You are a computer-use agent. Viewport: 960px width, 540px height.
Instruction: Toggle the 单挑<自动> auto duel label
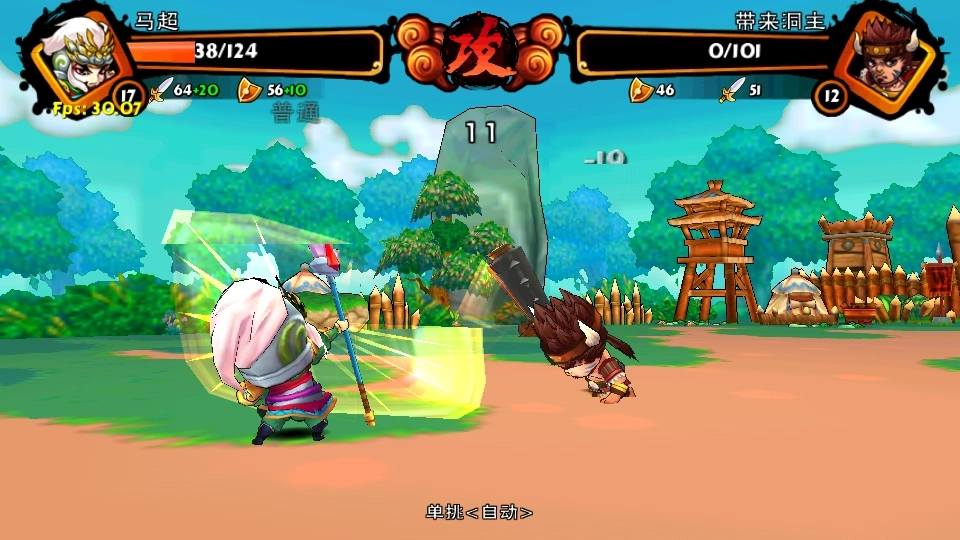479,512
